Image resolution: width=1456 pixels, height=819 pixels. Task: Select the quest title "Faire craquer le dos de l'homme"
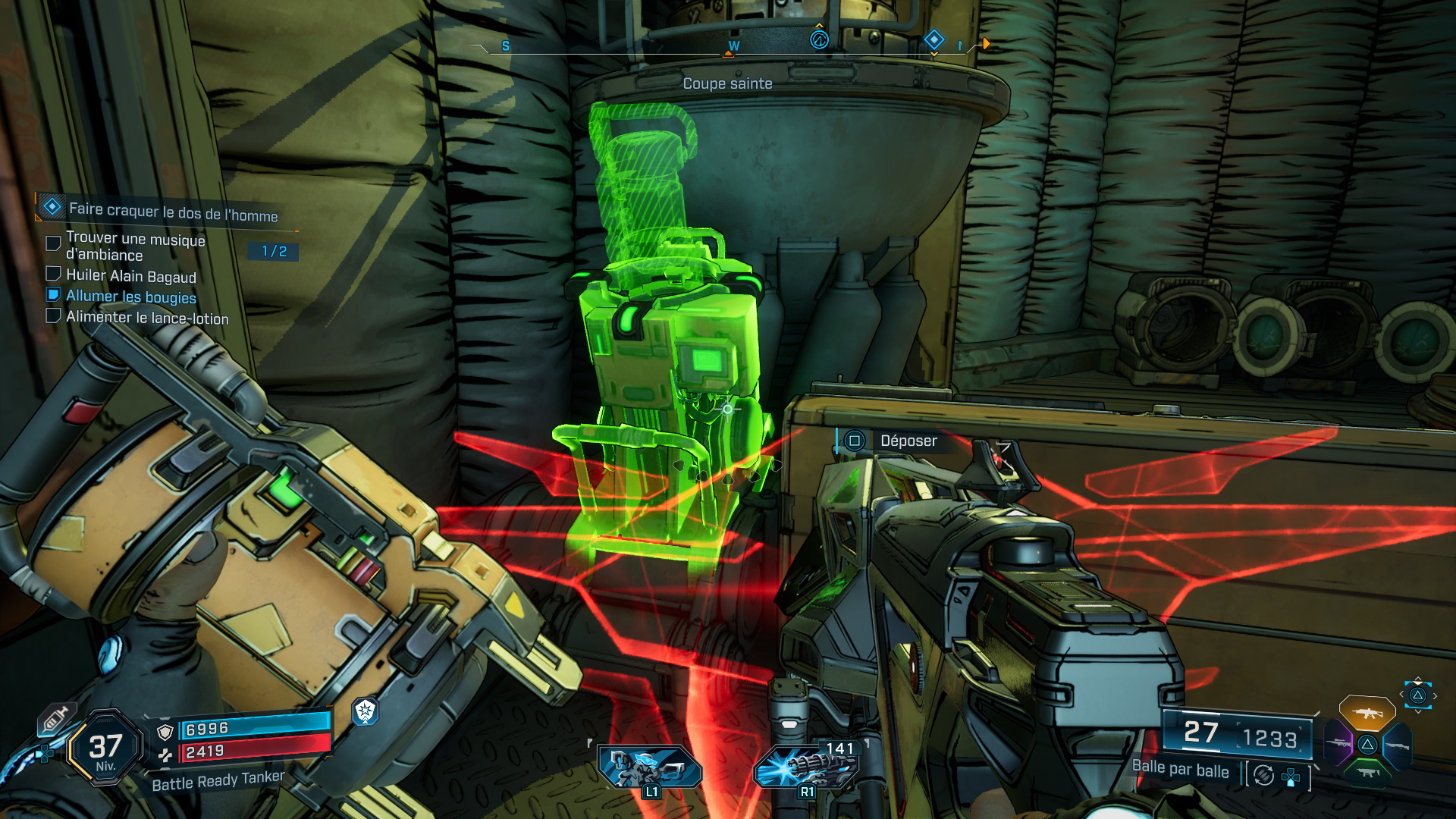[x=173, y=212]
